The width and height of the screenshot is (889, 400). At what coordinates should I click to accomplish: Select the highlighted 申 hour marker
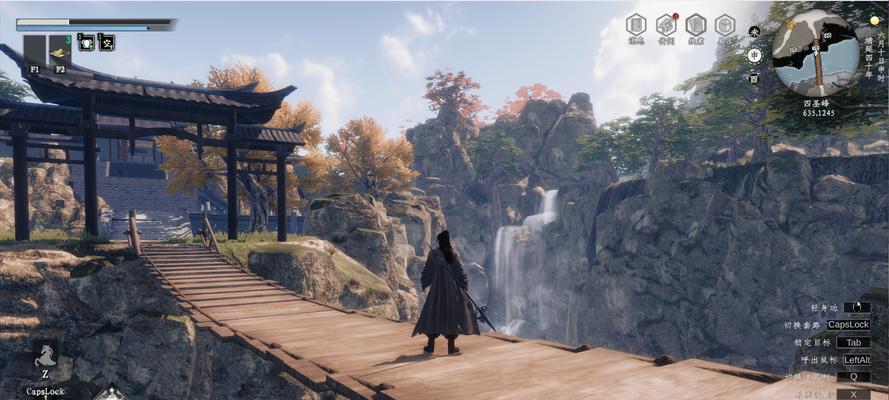(755, 54)
